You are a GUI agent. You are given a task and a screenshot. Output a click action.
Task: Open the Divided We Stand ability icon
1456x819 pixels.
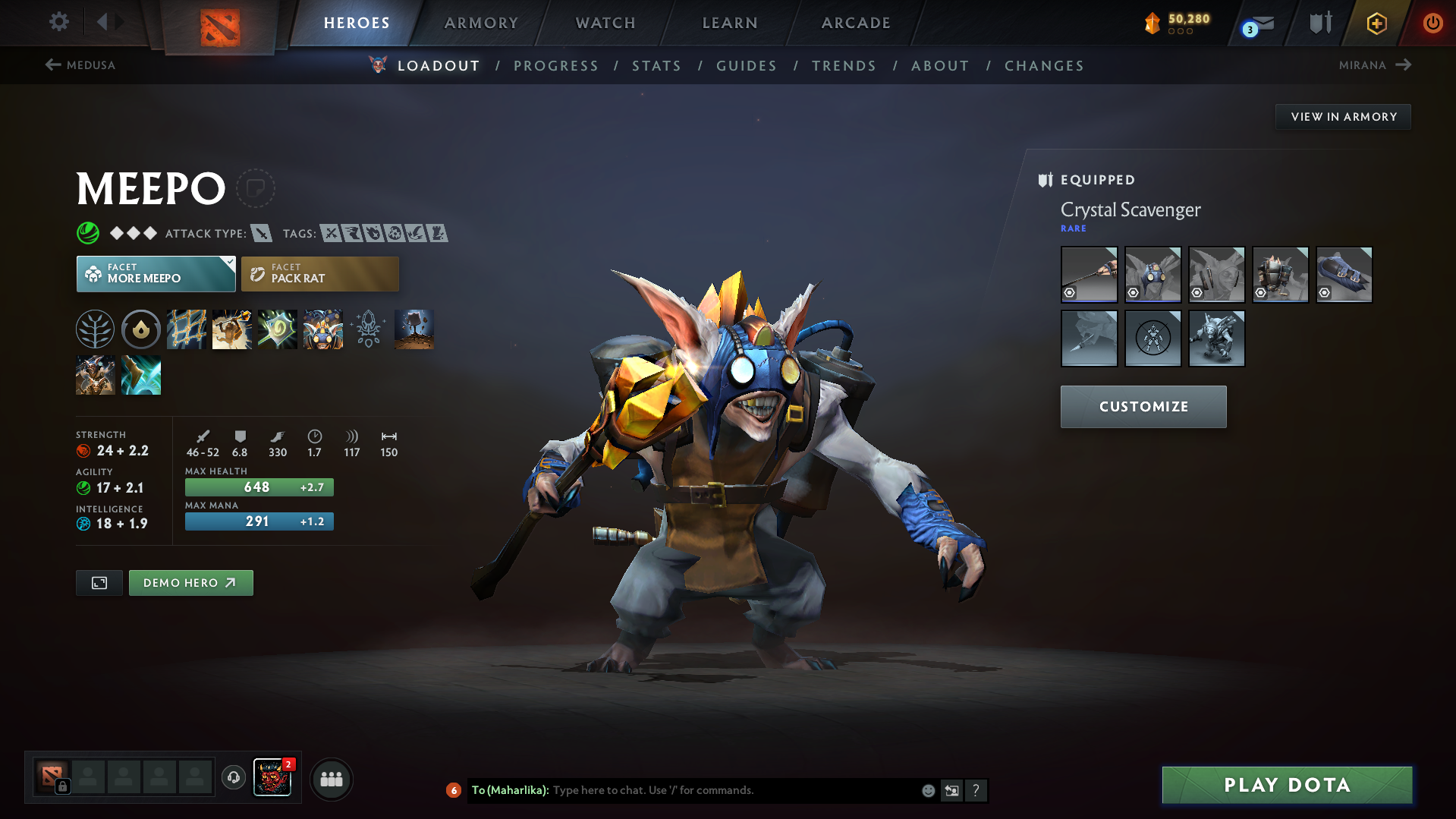click(323, 329)
